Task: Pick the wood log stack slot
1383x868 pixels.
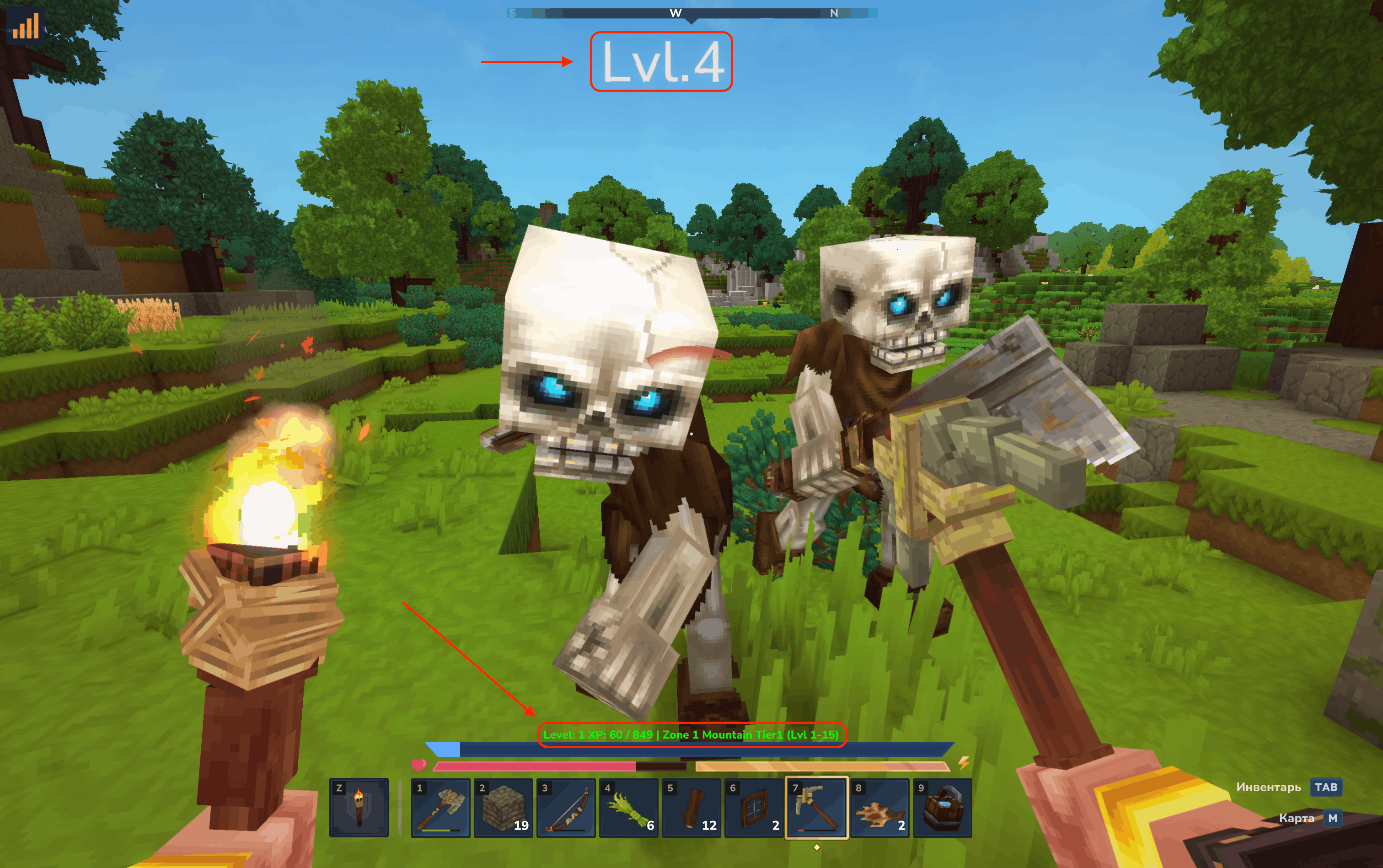Action: click(691, 807)
